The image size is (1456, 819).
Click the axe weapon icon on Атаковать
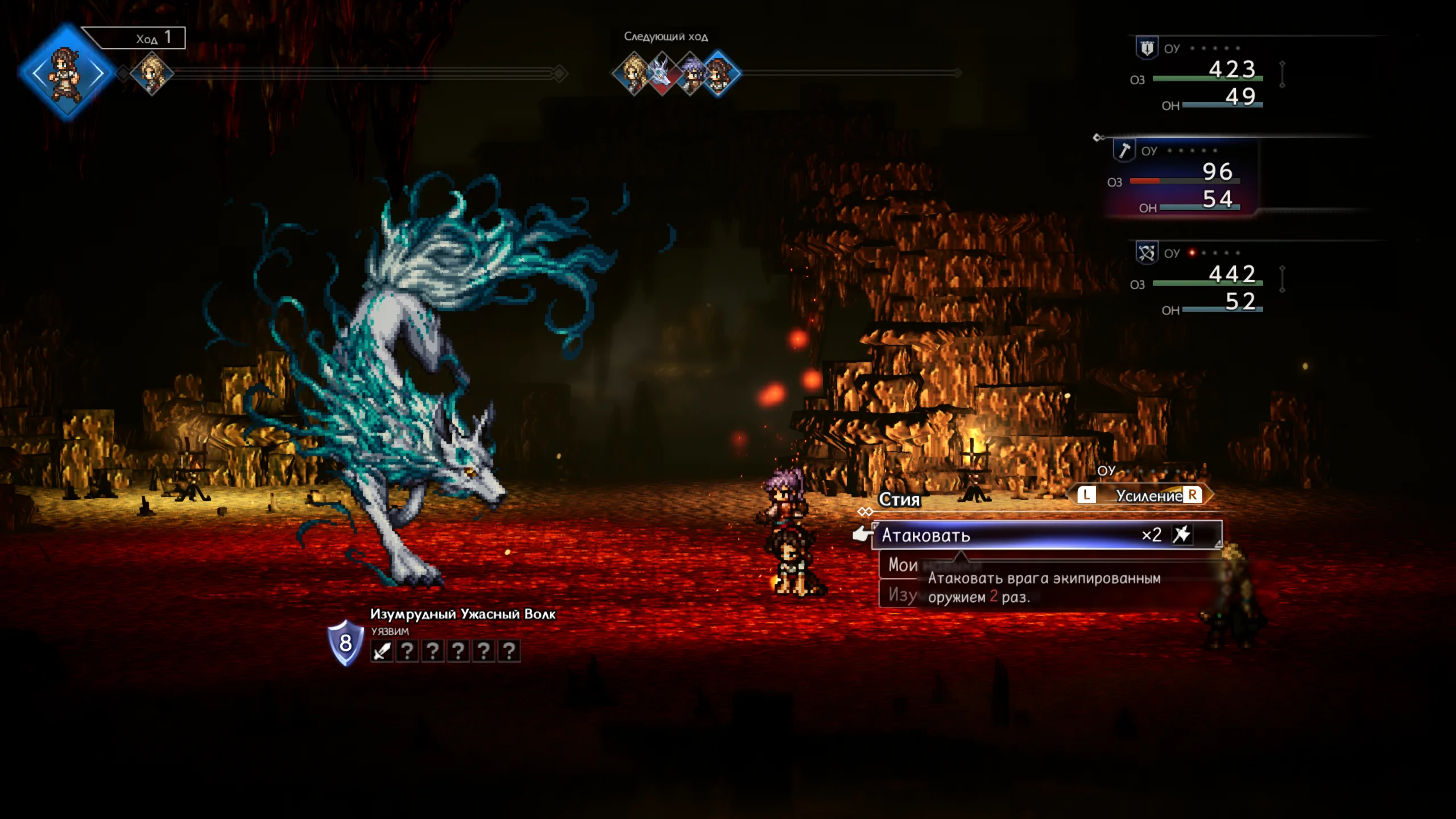click(x=1182, y=535)
